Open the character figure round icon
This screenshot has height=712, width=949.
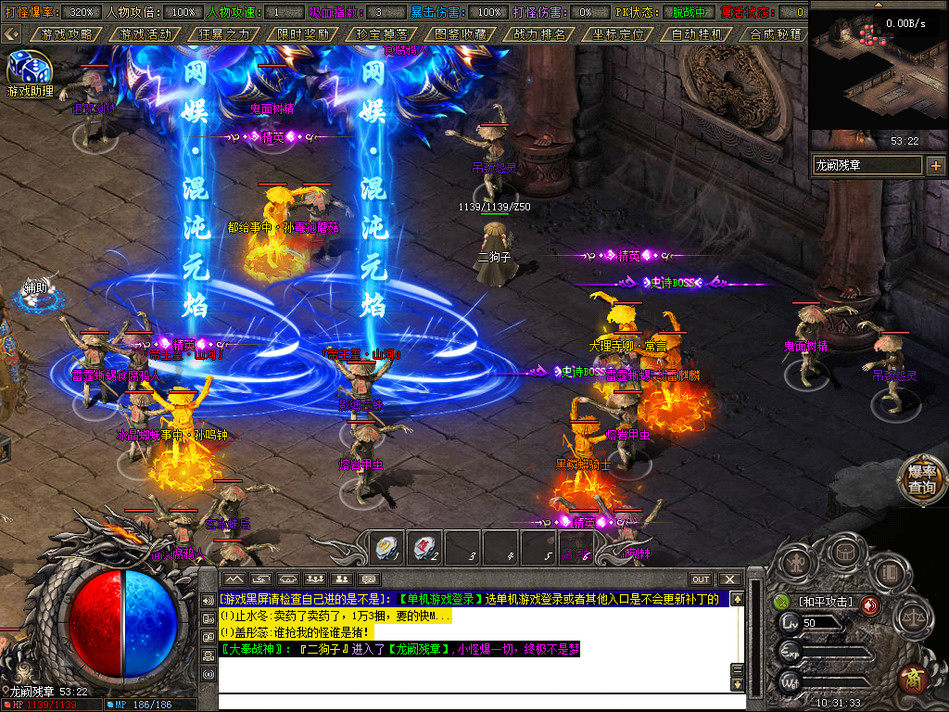tap(798, 566)
